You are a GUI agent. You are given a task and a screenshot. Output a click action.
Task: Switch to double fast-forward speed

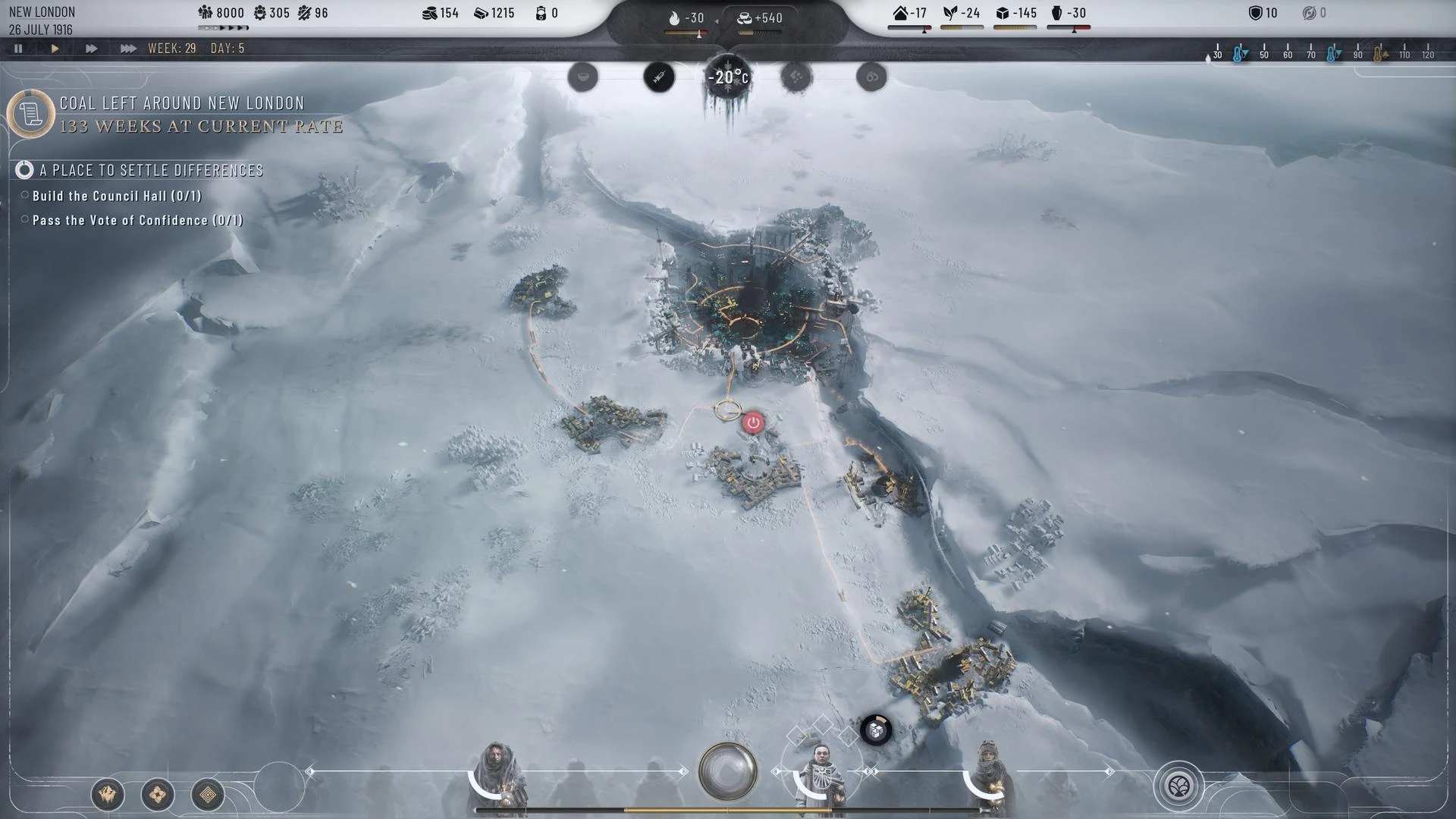(x=91, y=49)
